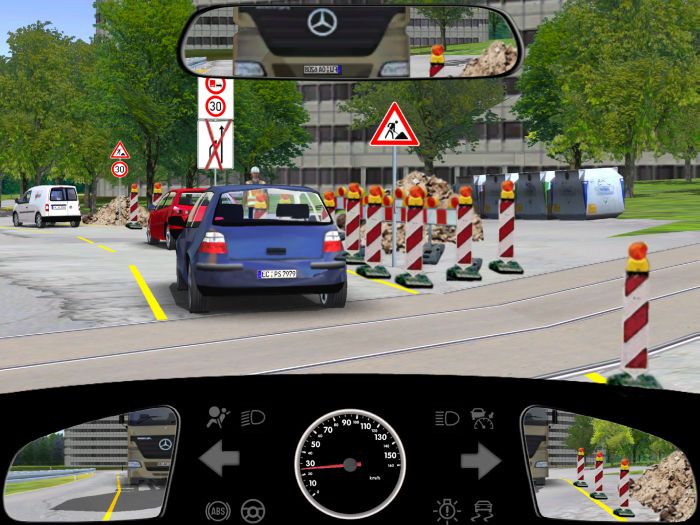The width and height of the screenshot is (700, 525).
Task: Select the car speed limiter icon
Action: 482,415
